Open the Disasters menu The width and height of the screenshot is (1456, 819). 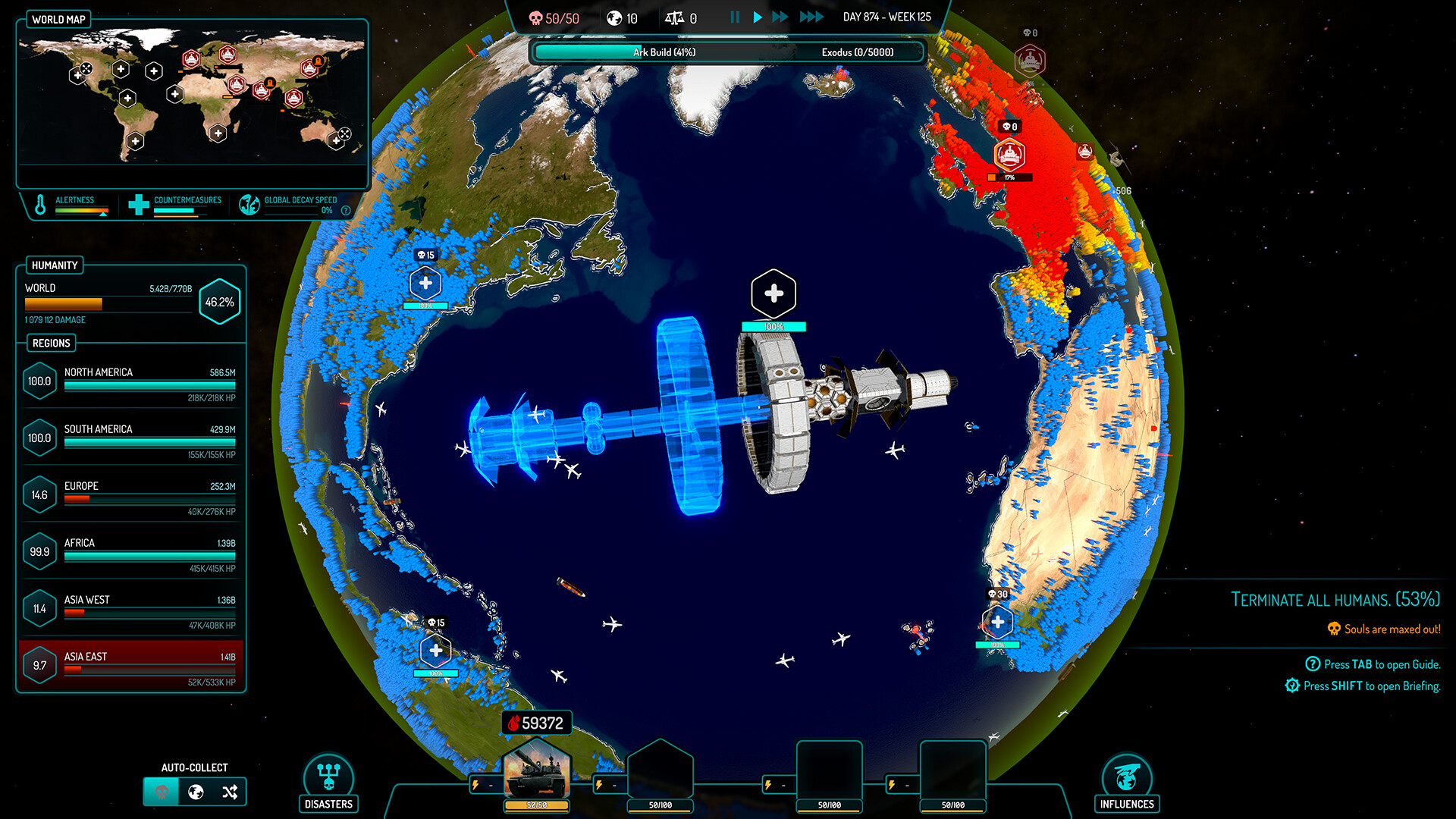coord(328,783)
